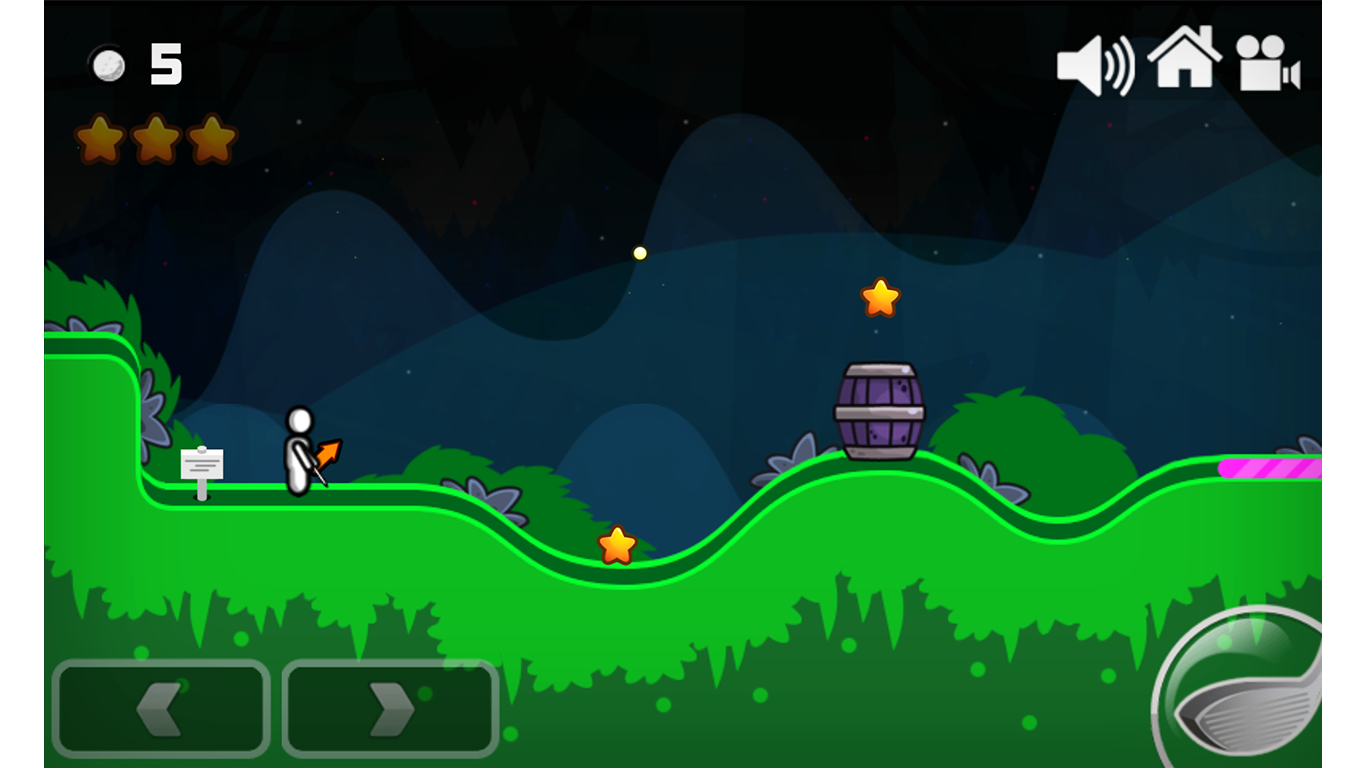Toggle the sound speaker icon
1366x768 pixels.
pos(1095,66)
